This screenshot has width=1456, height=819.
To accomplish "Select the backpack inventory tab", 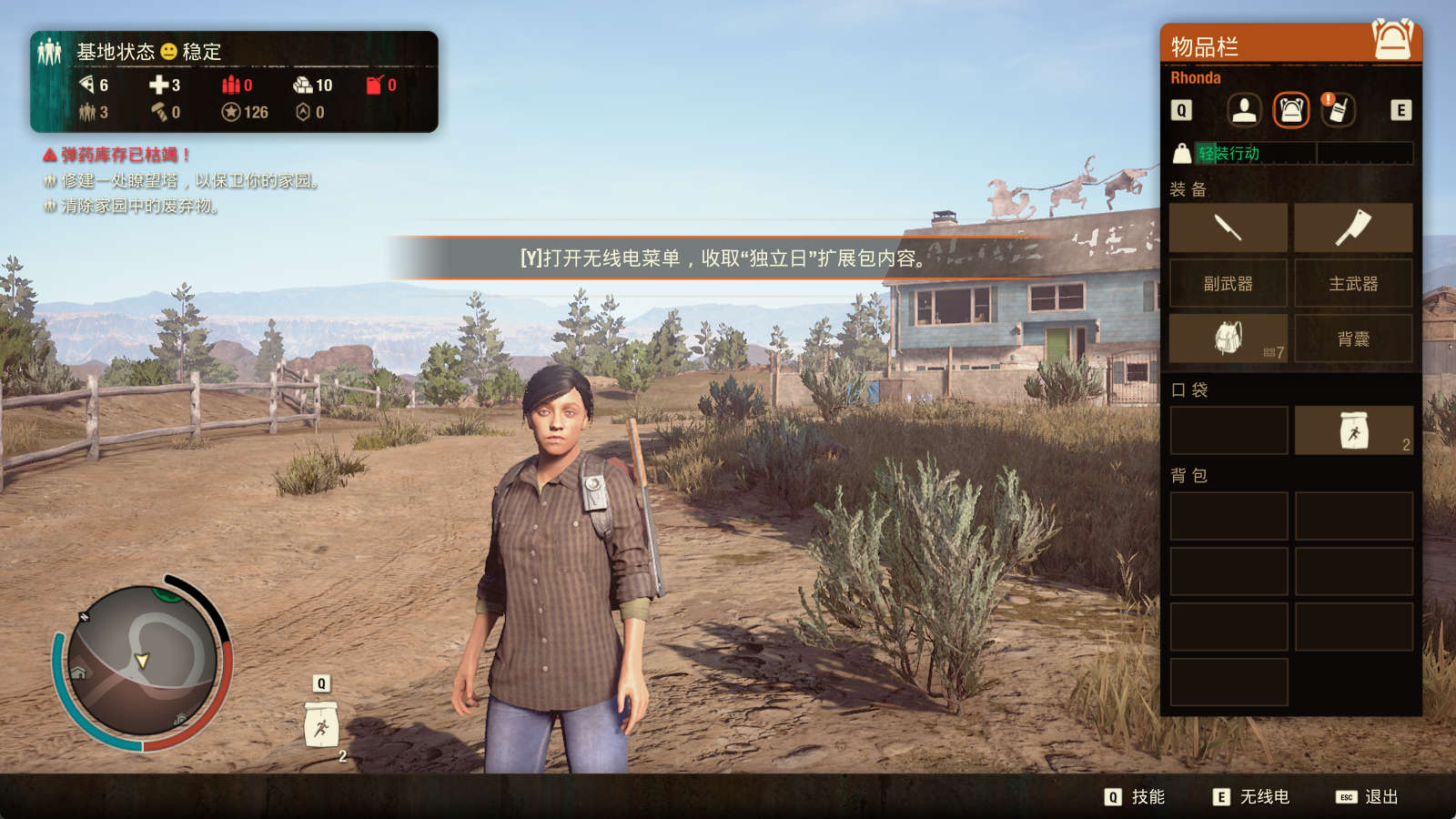I will (x=1290, y=110).
